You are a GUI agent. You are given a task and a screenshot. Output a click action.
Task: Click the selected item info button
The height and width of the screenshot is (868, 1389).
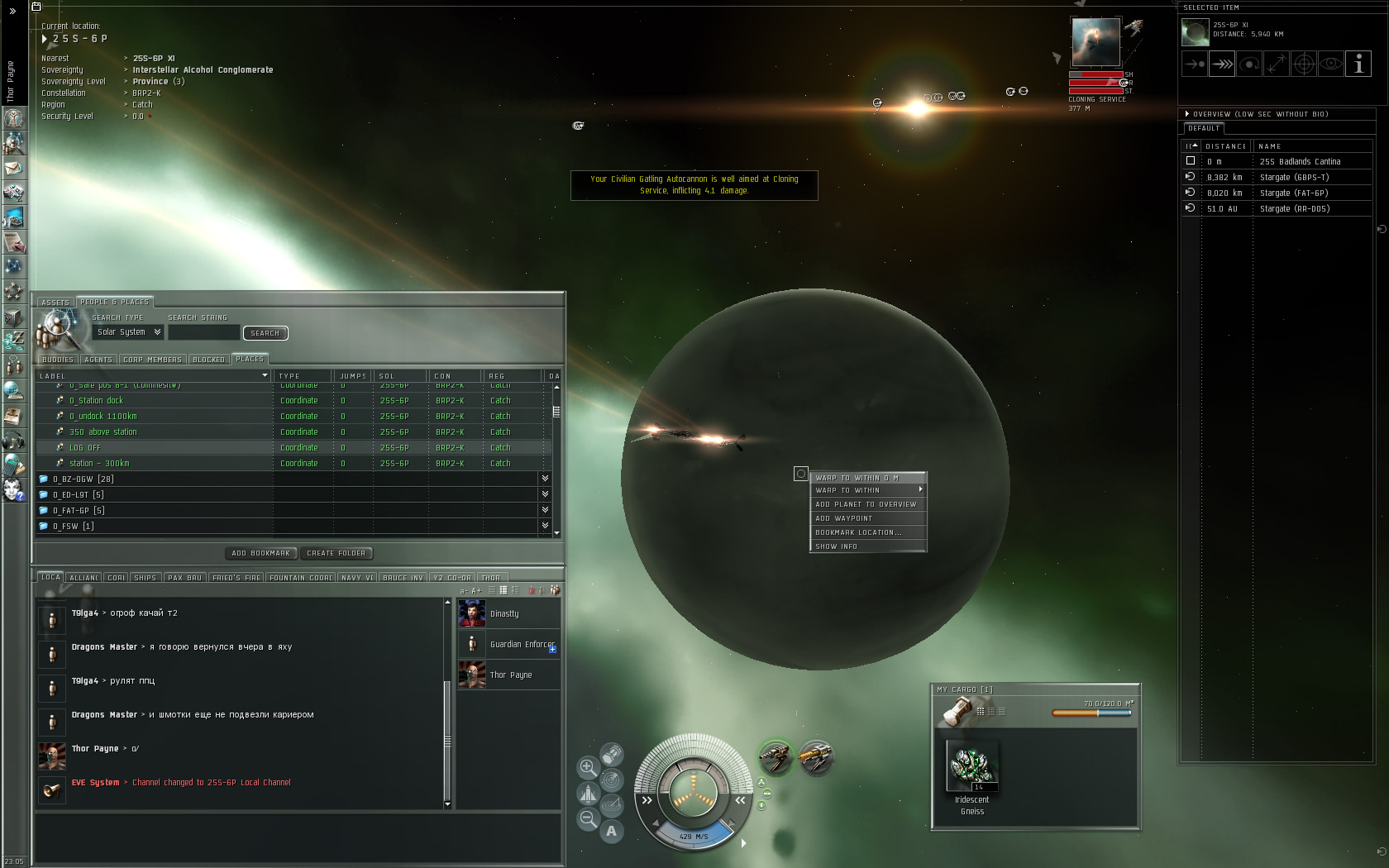[1358, 64]
